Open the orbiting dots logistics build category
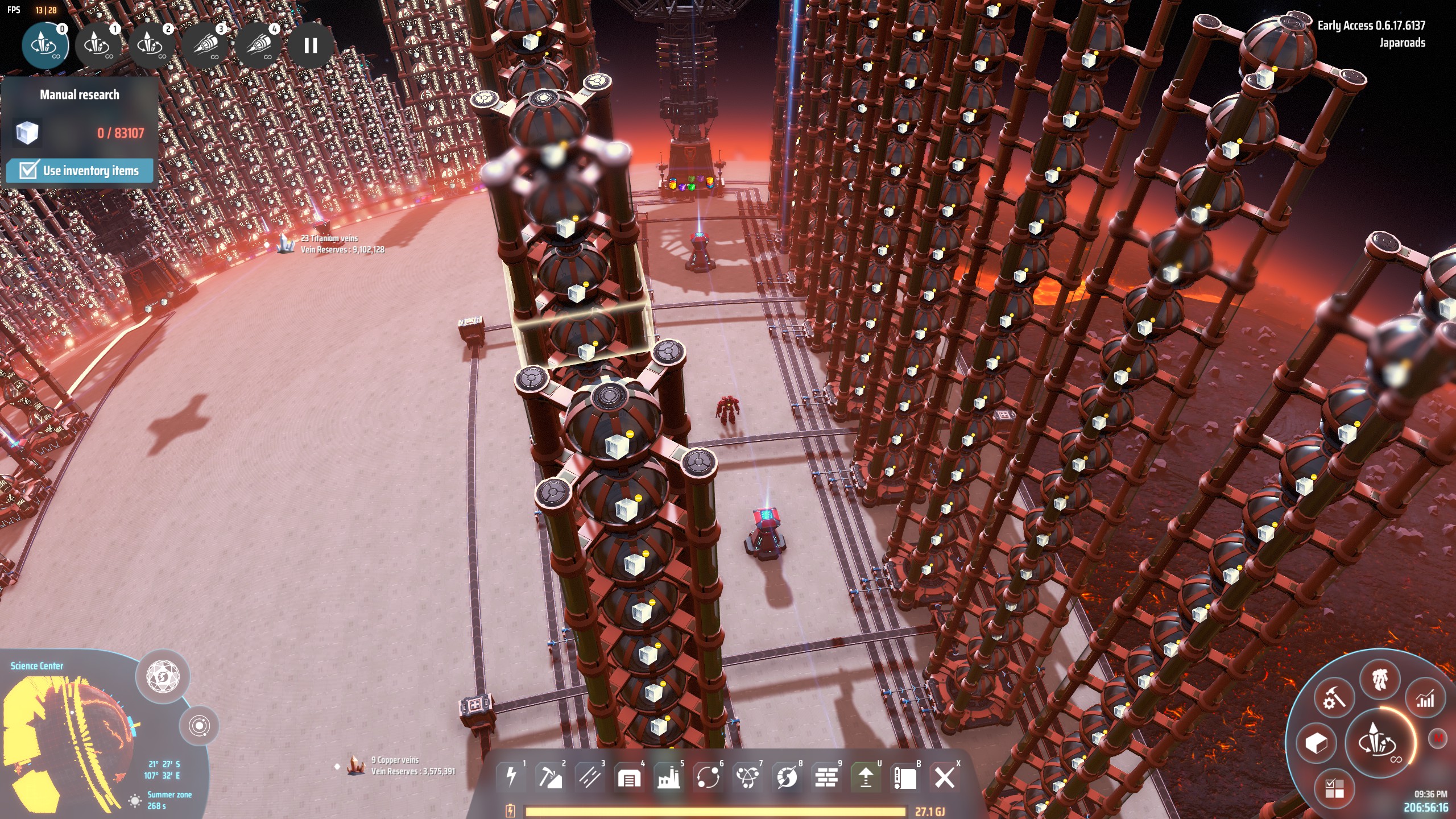 click(708, 777)
